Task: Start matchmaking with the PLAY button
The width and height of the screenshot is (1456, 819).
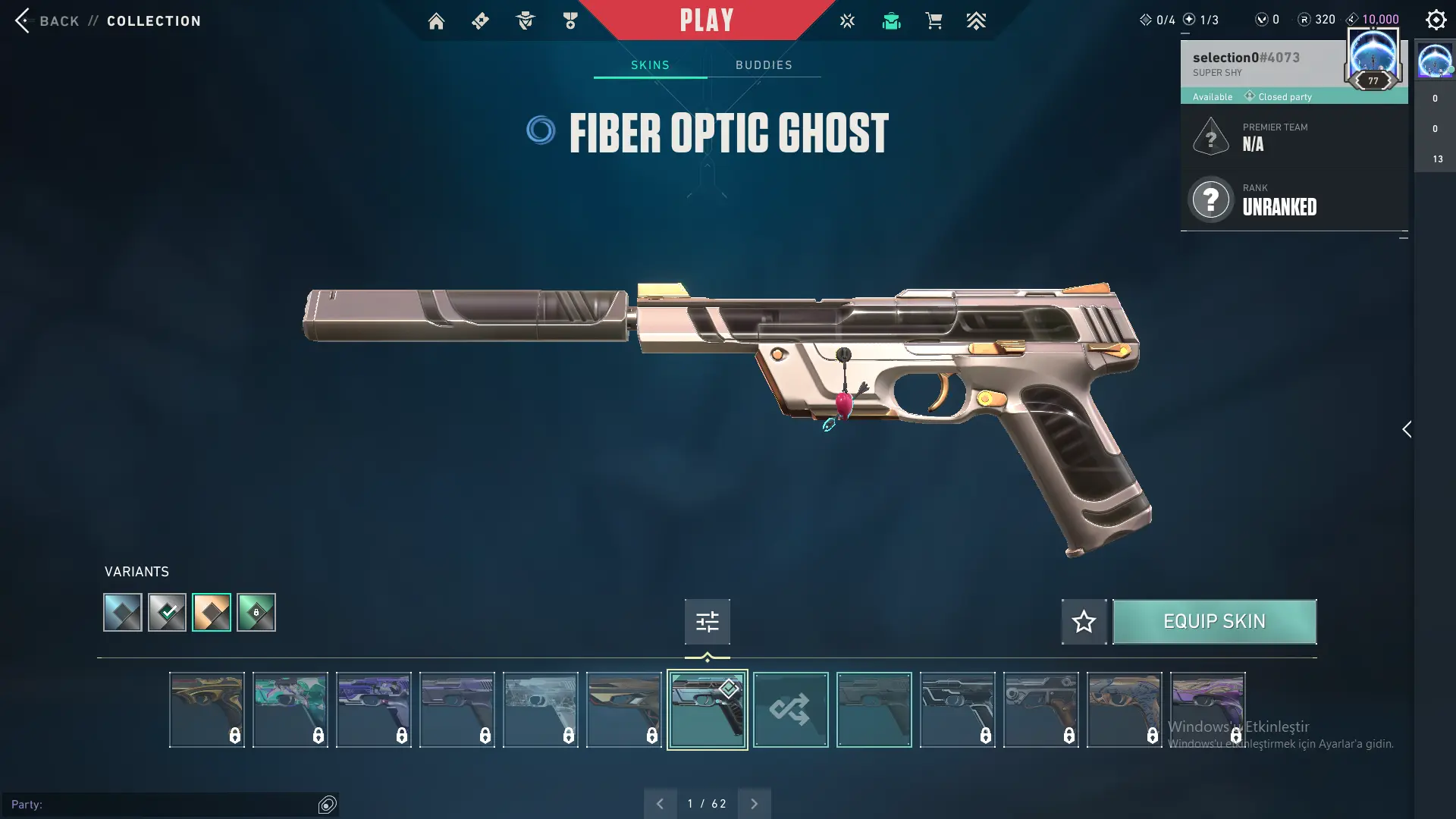Action: click(706, 20)
